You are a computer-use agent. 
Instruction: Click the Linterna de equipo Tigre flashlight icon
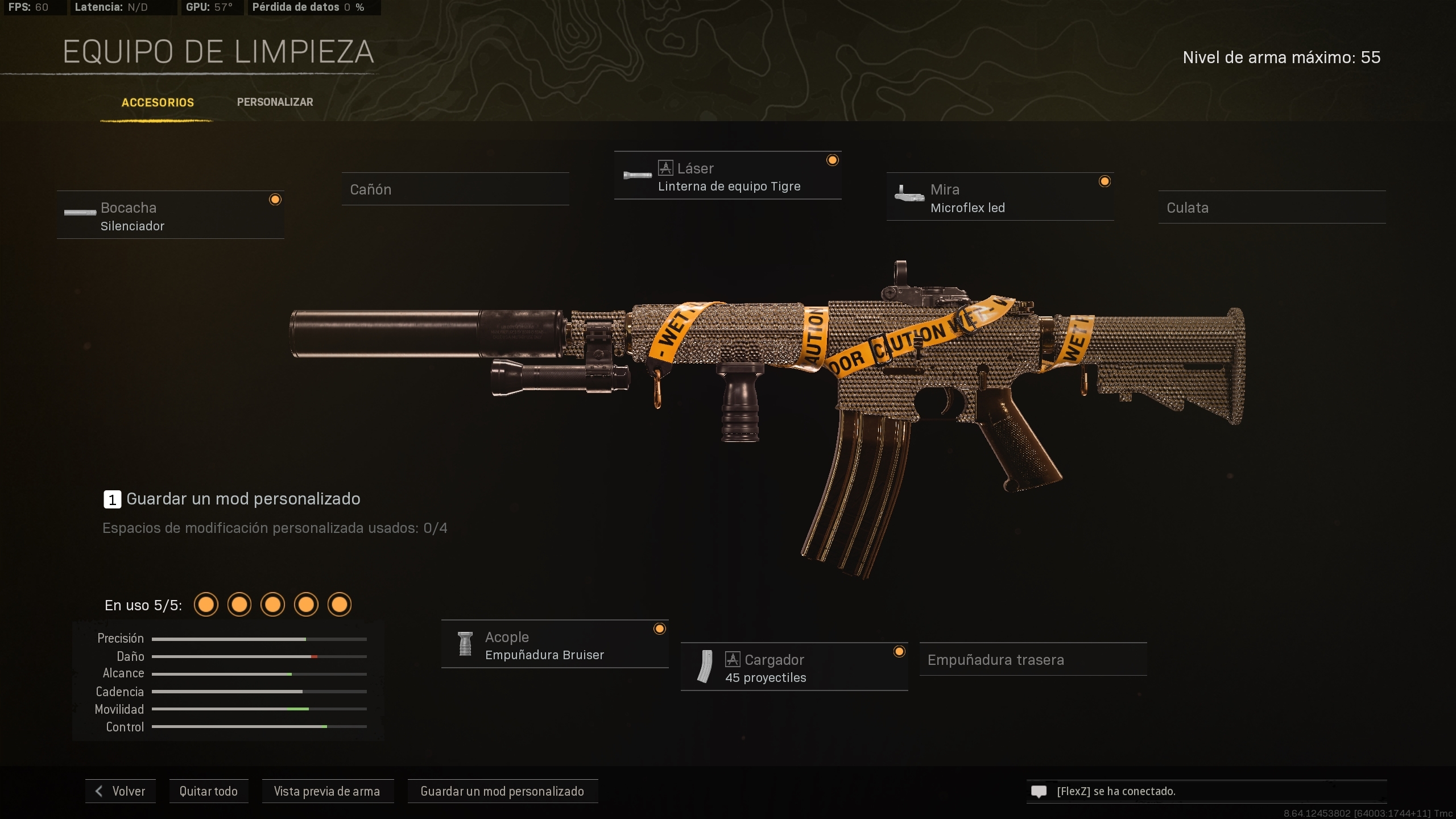tap(638, 175)
